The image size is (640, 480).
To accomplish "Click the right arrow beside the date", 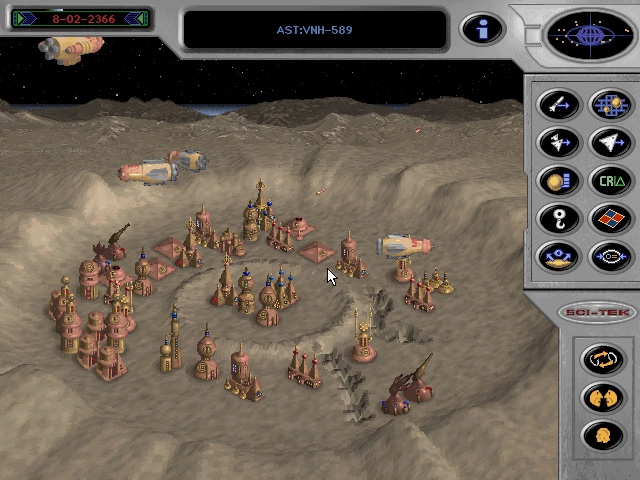I will 140,18.
